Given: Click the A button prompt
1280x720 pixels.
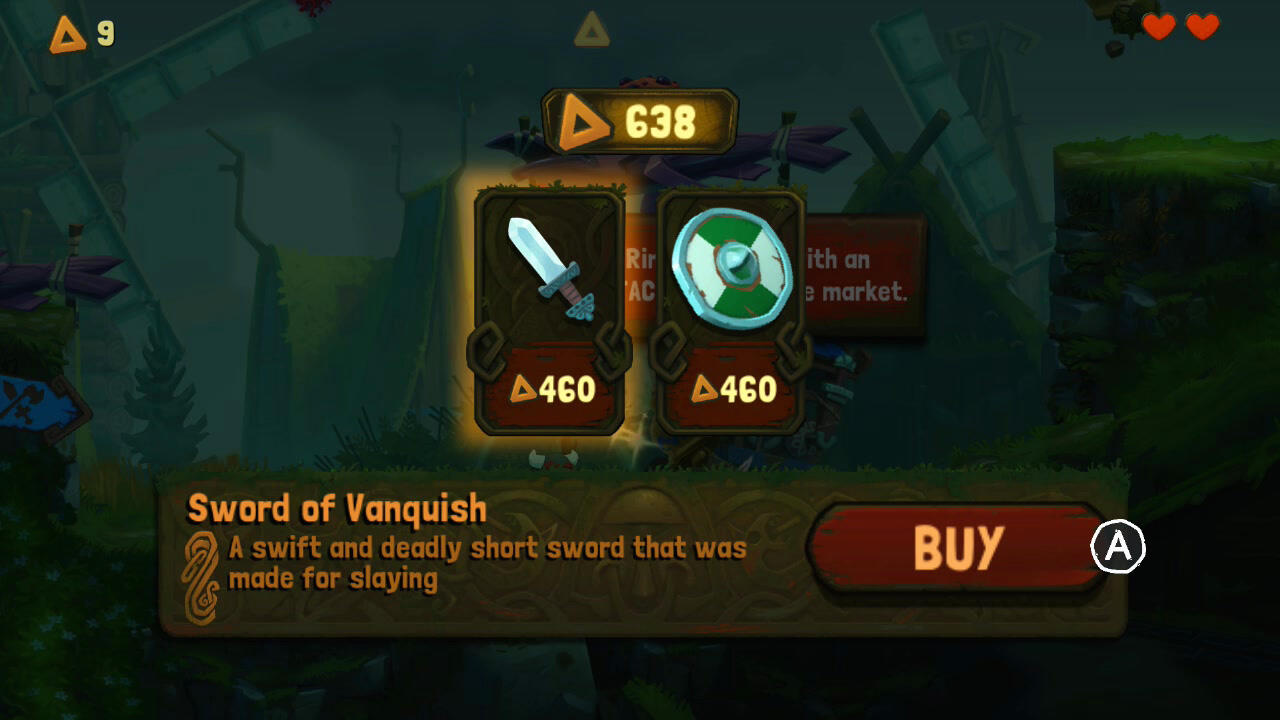Looking at the screenshot, I should pyautogui.click(x=1118, y=545).
